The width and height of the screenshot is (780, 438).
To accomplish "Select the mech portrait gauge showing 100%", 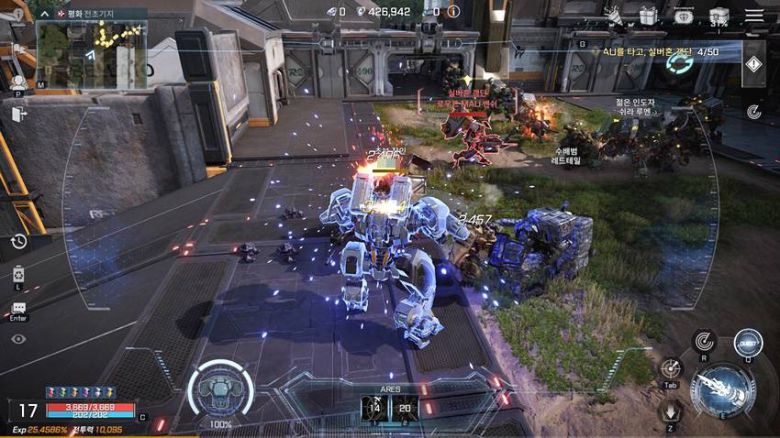I will tap(220, 390).
